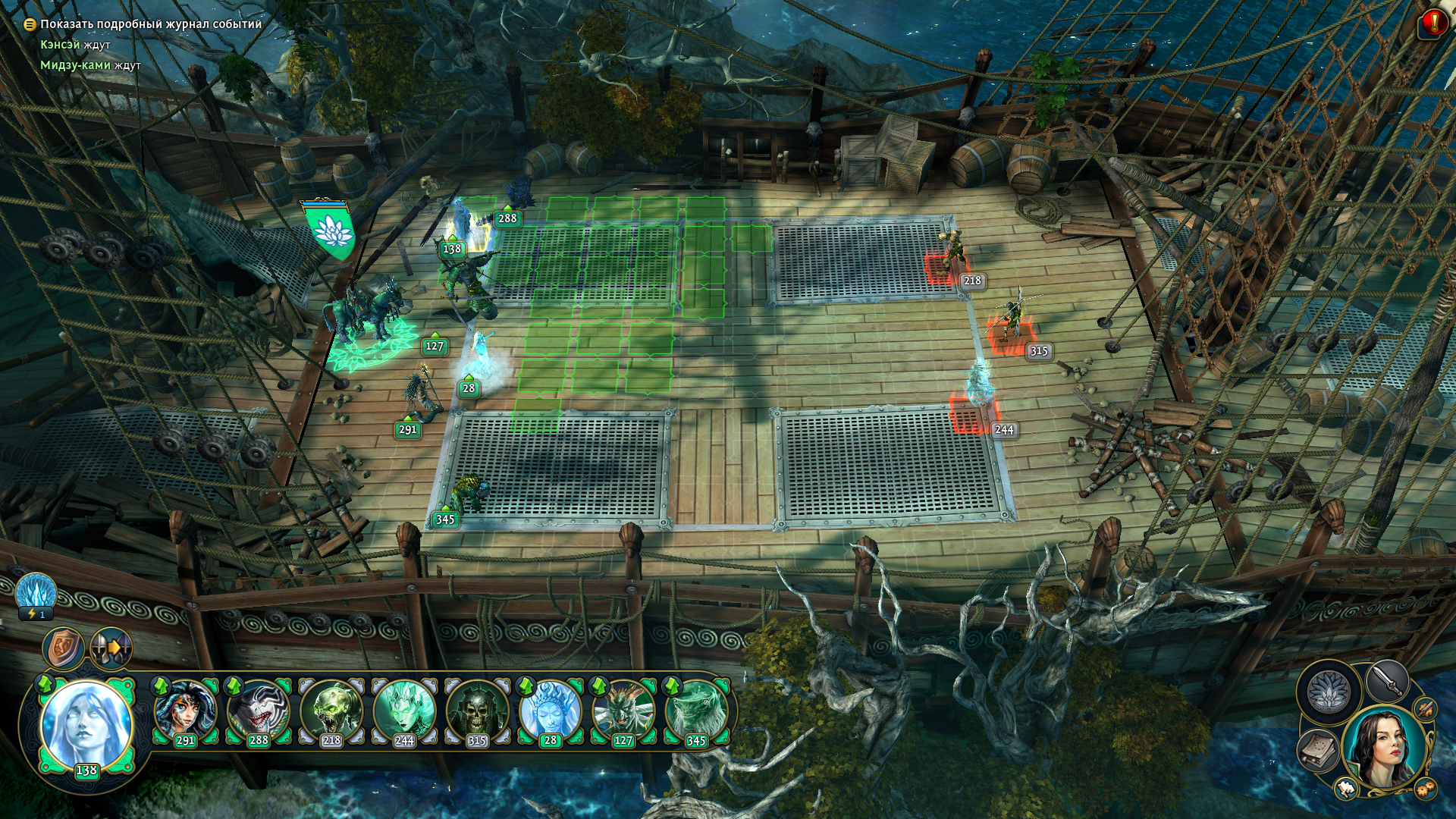
Task: Activate the lotus faction ability medallion
Action: tap(1328, 691)
